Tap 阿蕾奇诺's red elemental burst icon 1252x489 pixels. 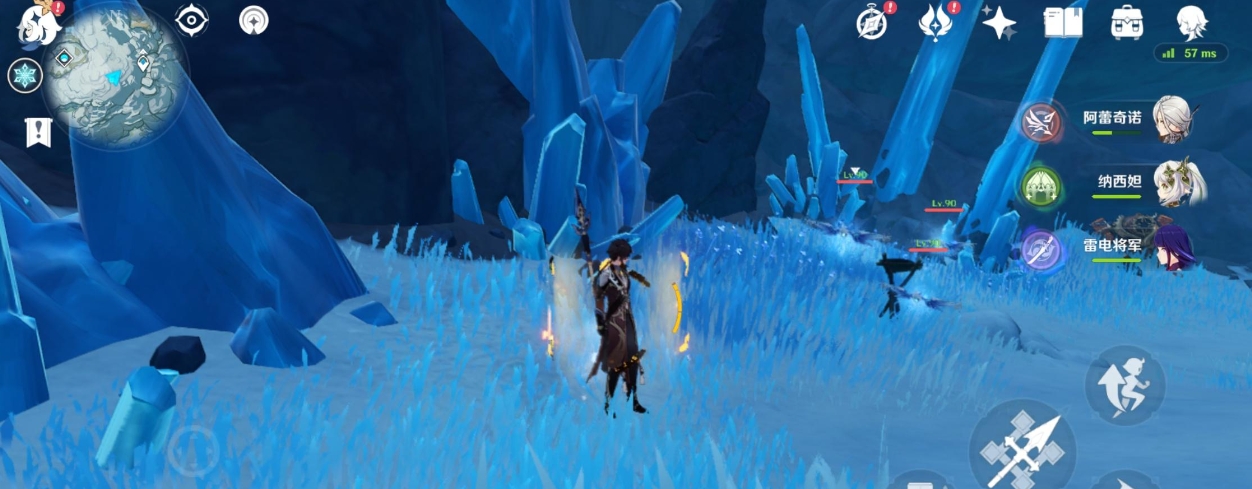tap(1040, 122)
